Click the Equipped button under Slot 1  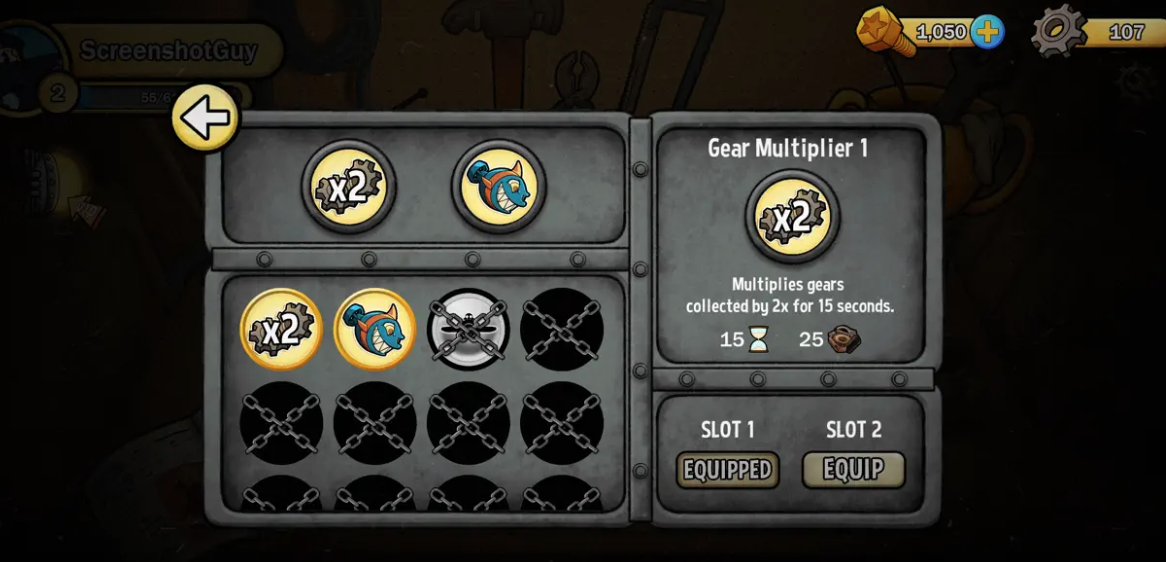point(727,469)
